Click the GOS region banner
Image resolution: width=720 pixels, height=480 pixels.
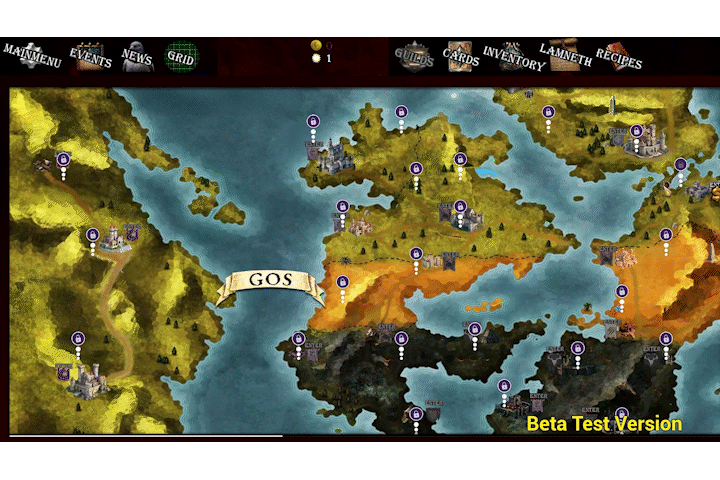(x=270, y=283)
